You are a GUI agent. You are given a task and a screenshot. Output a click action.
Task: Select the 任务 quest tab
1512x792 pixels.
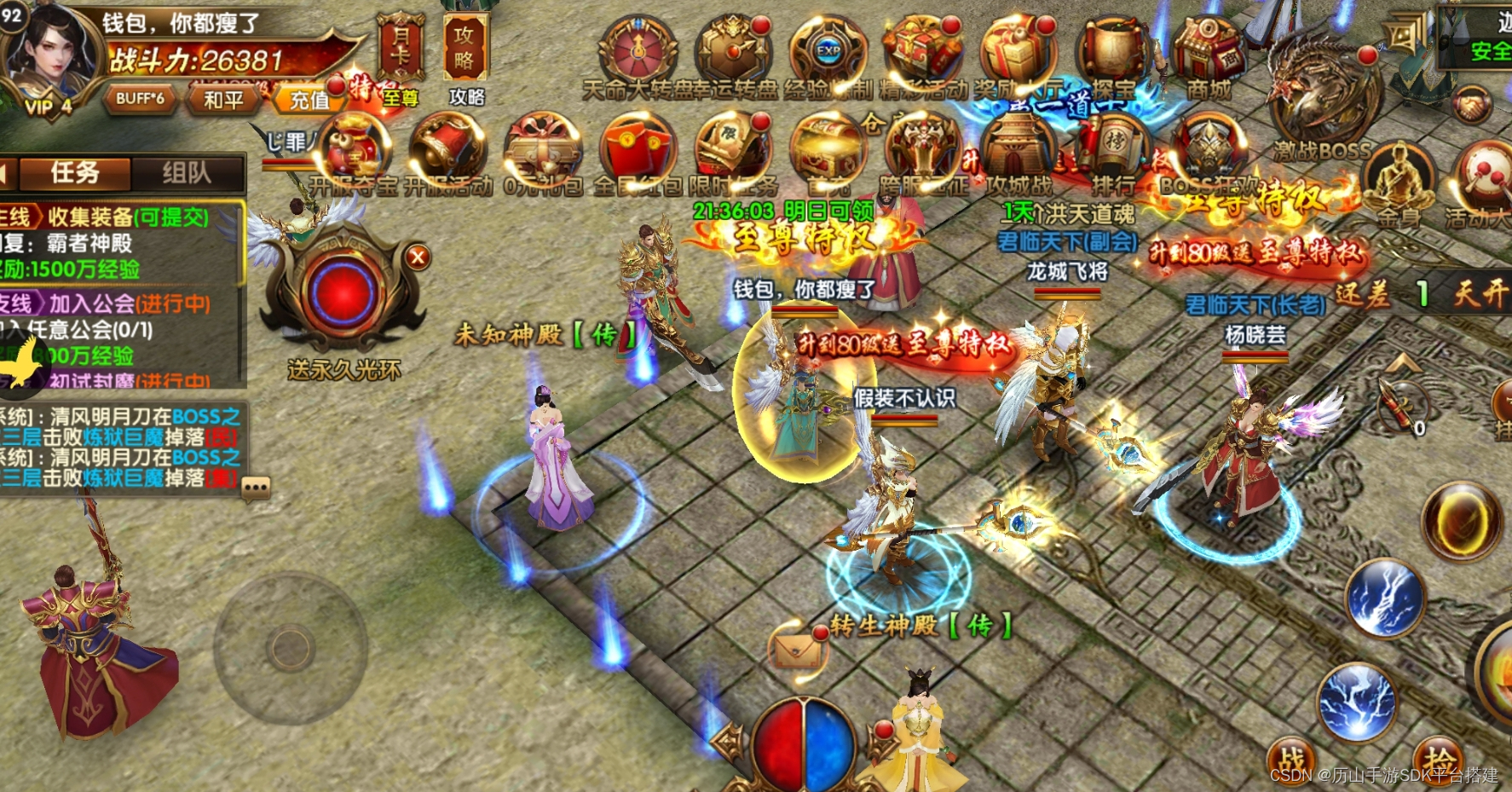click(75, 173)
